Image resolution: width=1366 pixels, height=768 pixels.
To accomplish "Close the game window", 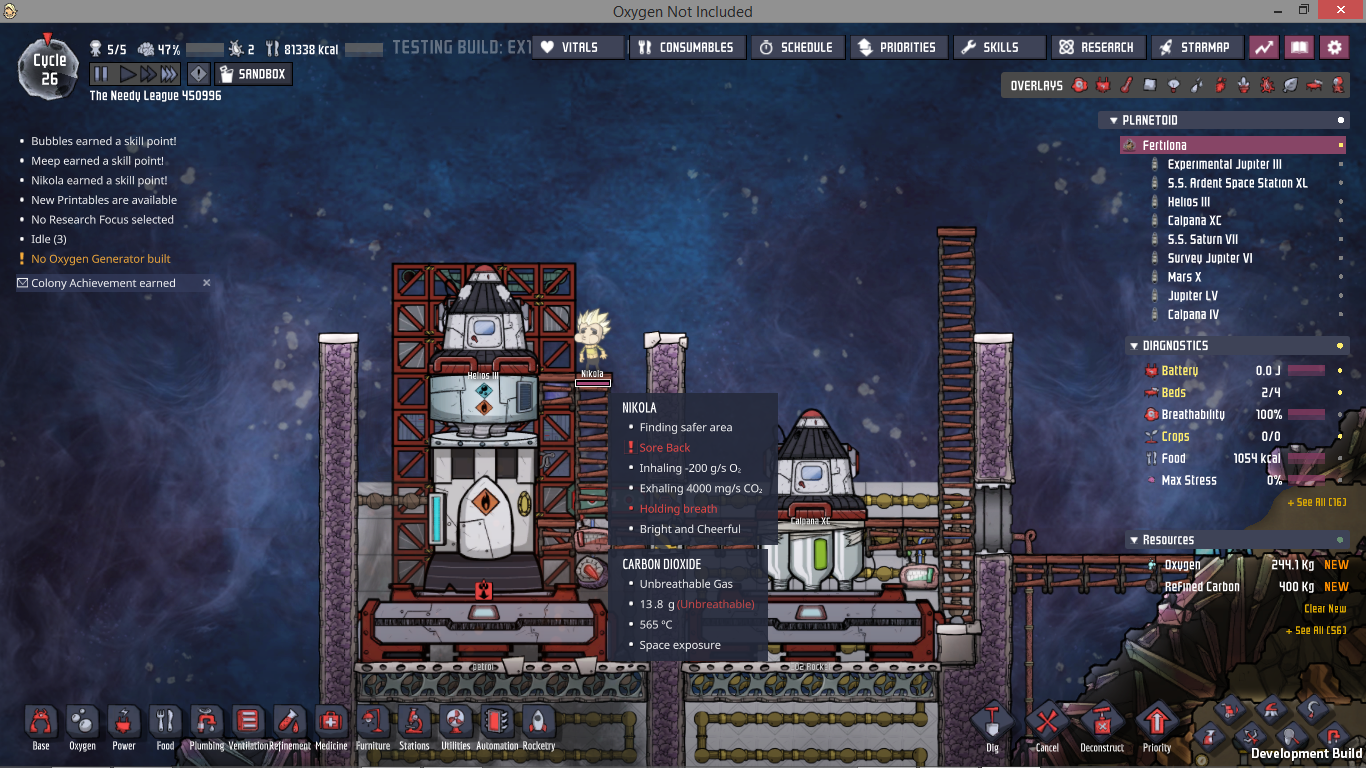I will [1349, 11].
